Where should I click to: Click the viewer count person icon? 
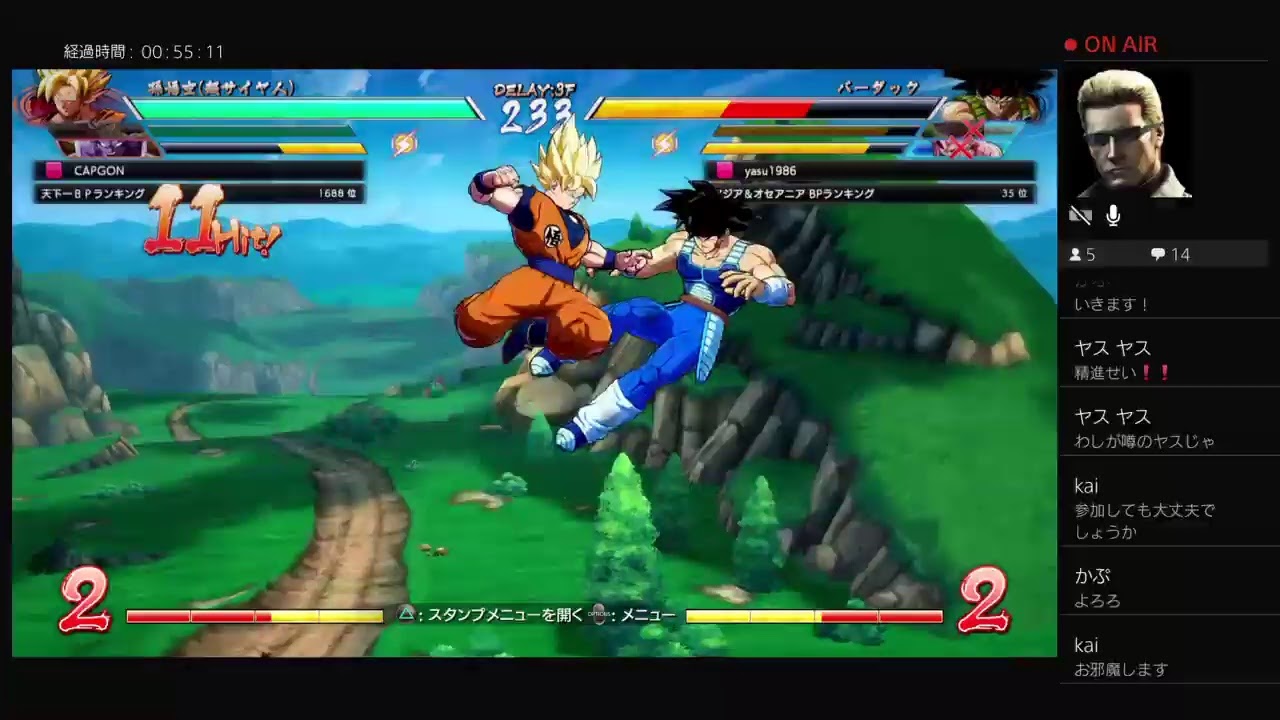click(1075, 254)
